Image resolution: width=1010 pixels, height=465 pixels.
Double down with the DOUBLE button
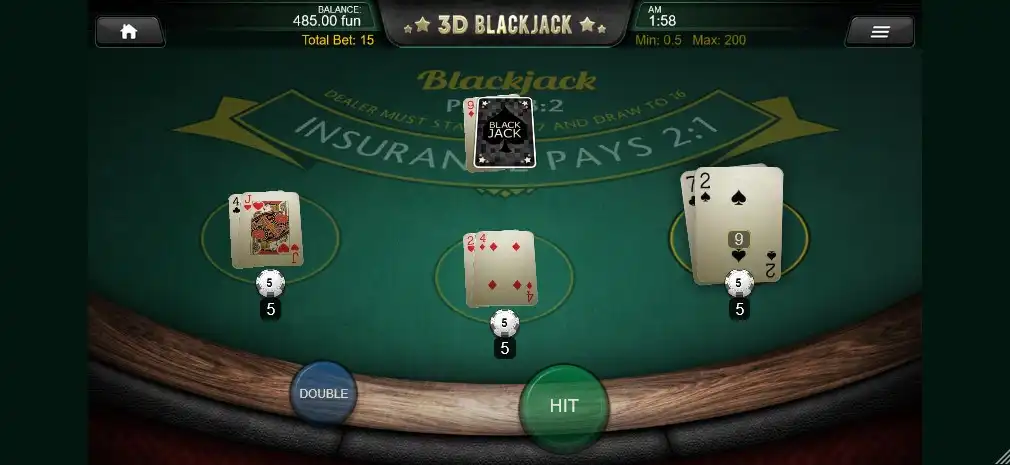323,393
